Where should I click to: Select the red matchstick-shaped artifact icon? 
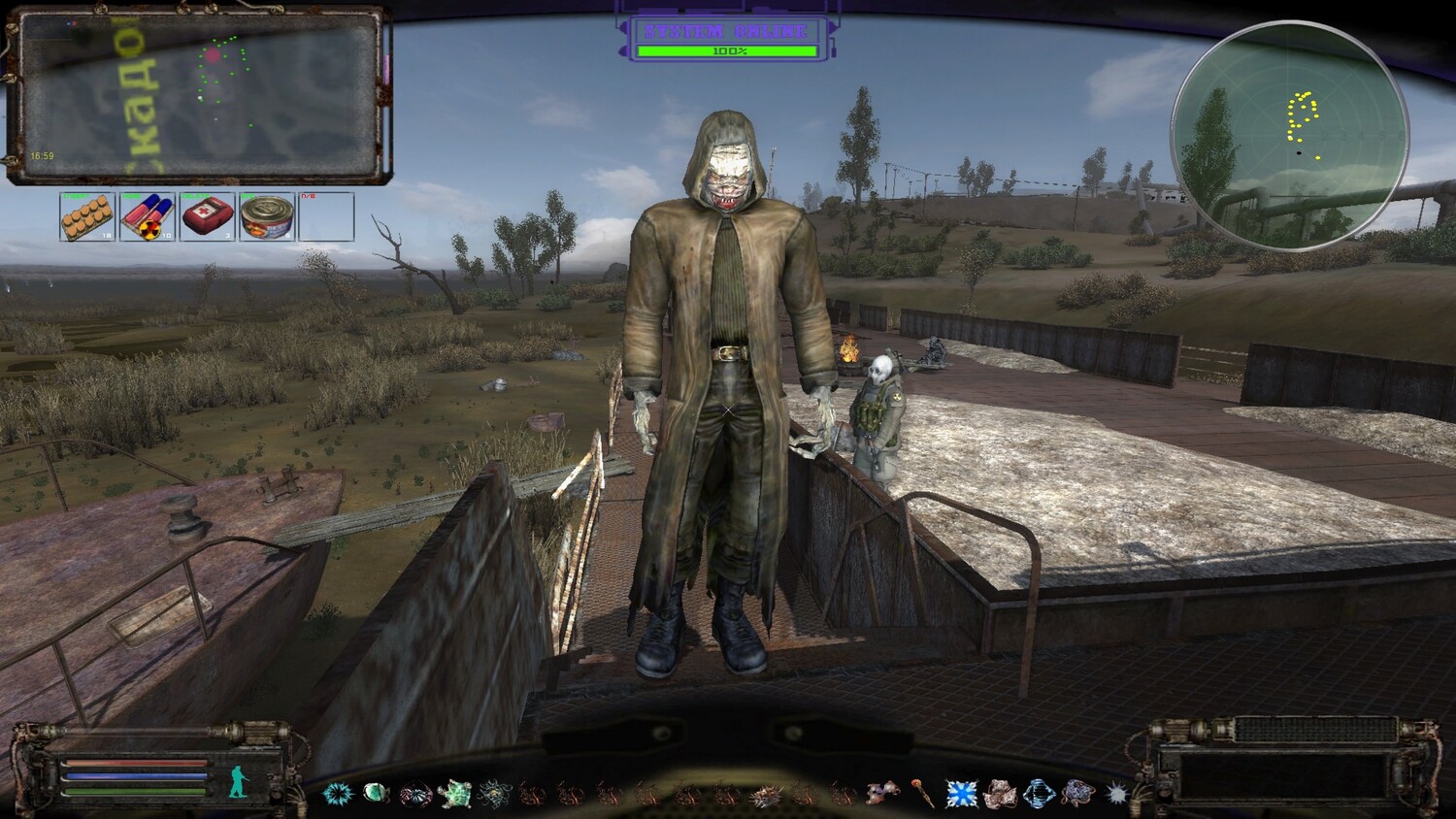pyautogui.click(x=922, y=794)
